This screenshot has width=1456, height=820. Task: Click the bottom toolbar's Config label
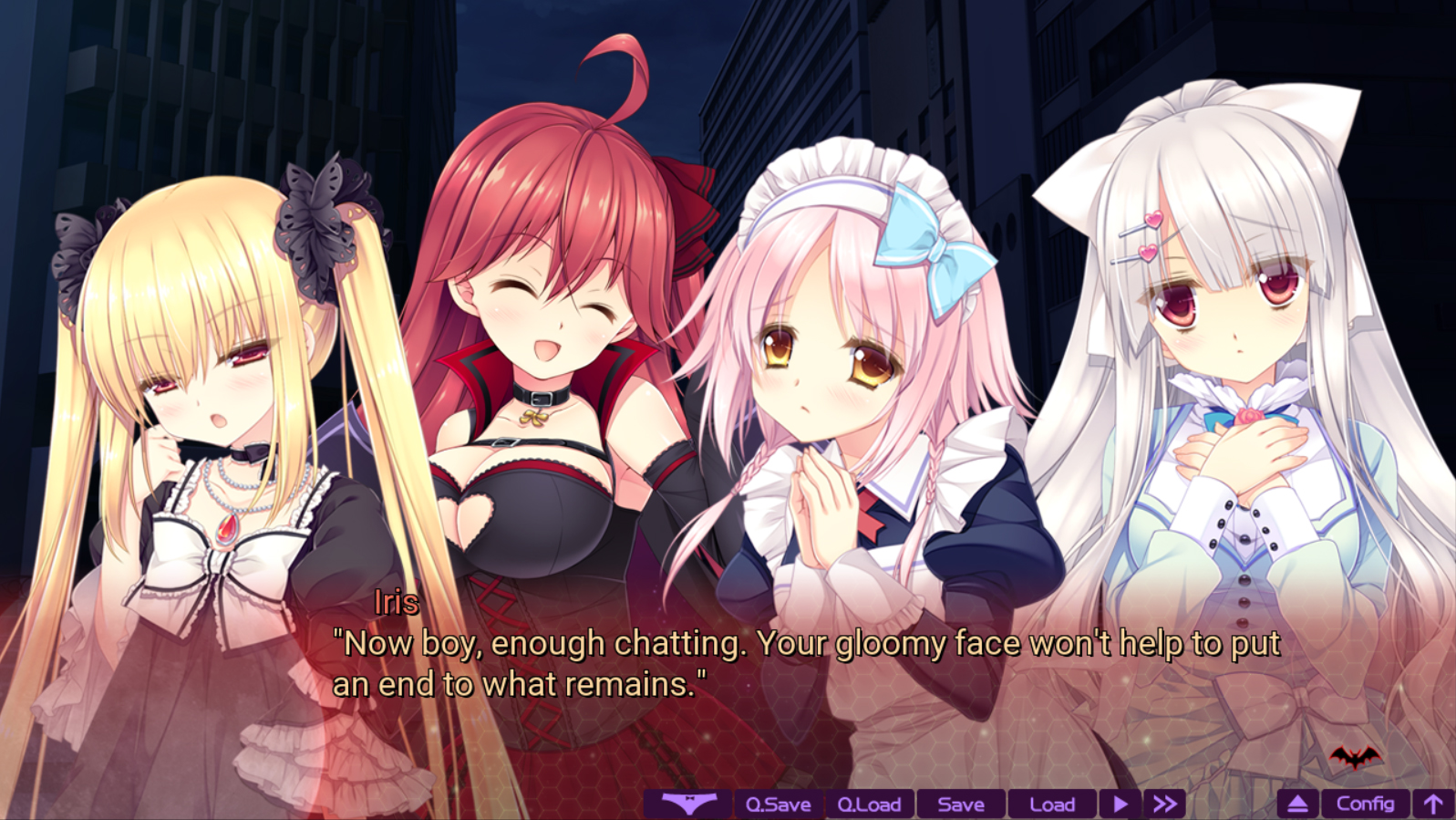coord(1364,804)
